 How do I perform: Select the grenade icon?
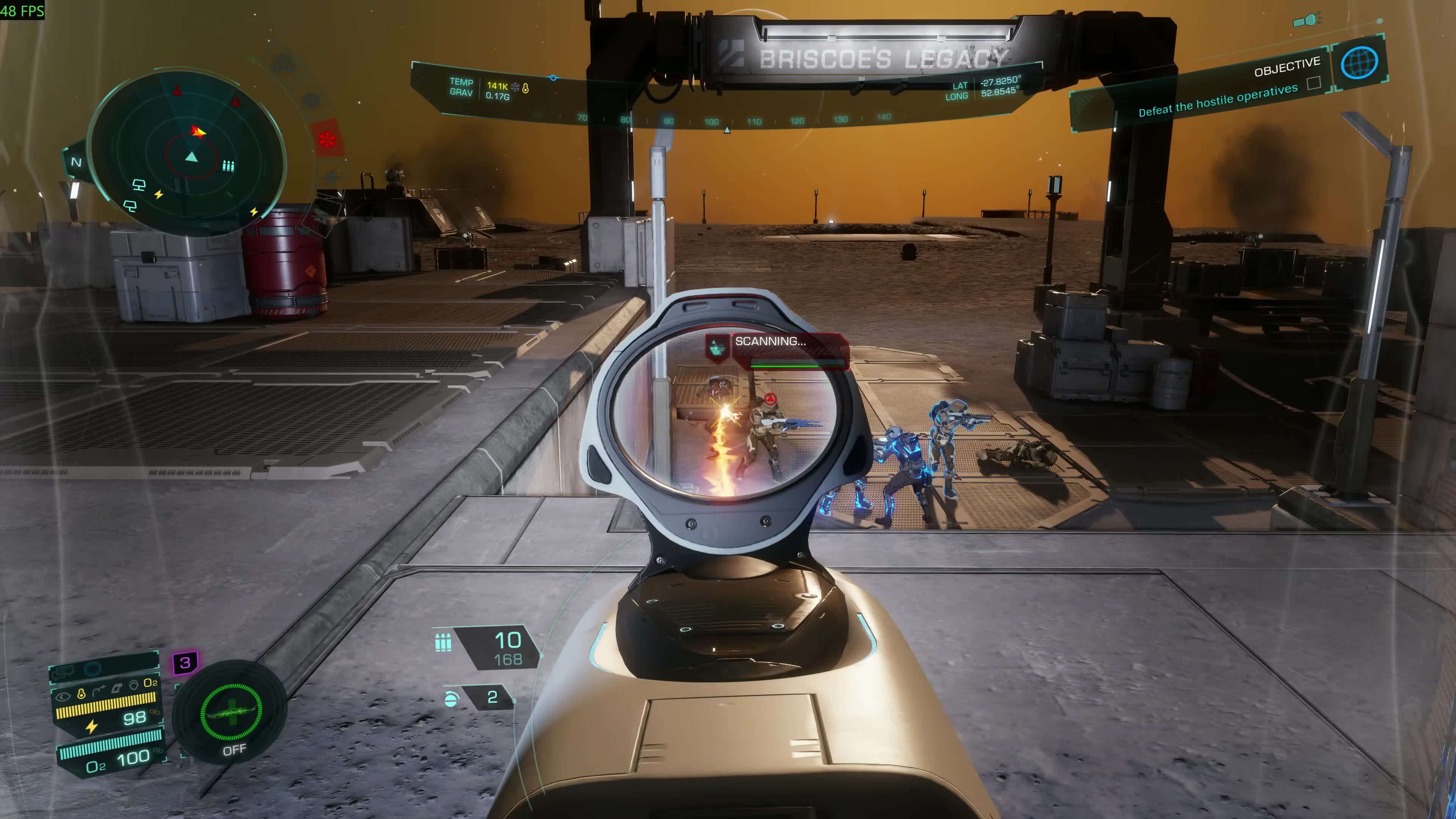(x=450, y=699)
